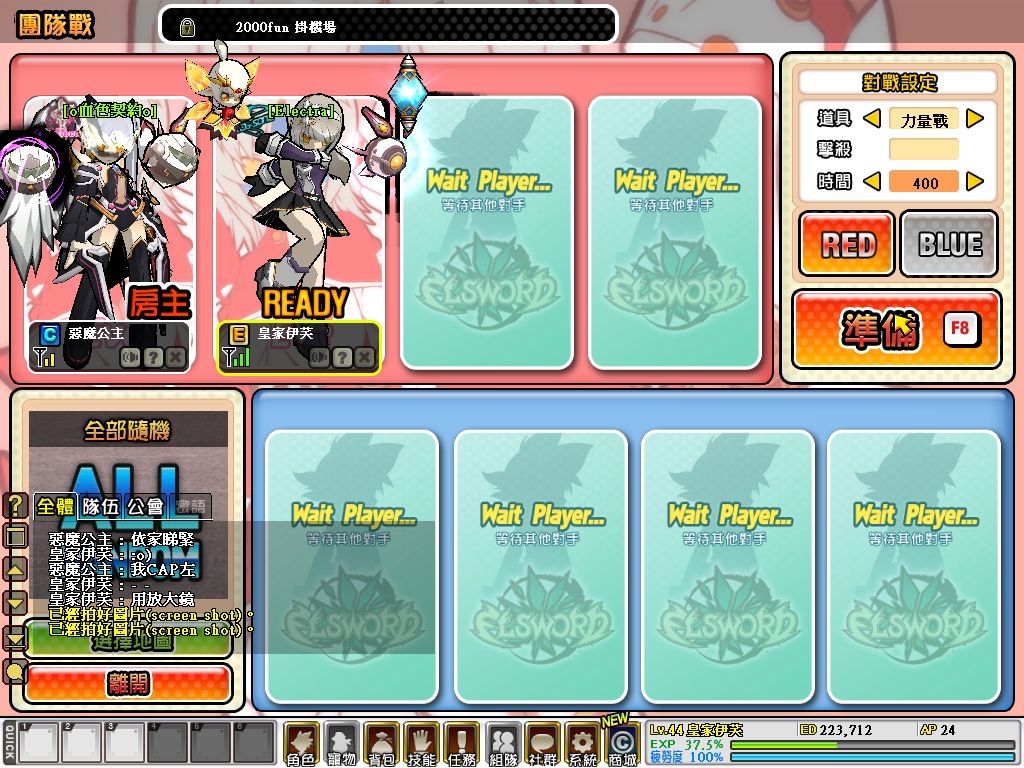This screenshot has width=1024, height=768.
Task: Click the yellow question mark chat help icon
Action: pos(15,506)
